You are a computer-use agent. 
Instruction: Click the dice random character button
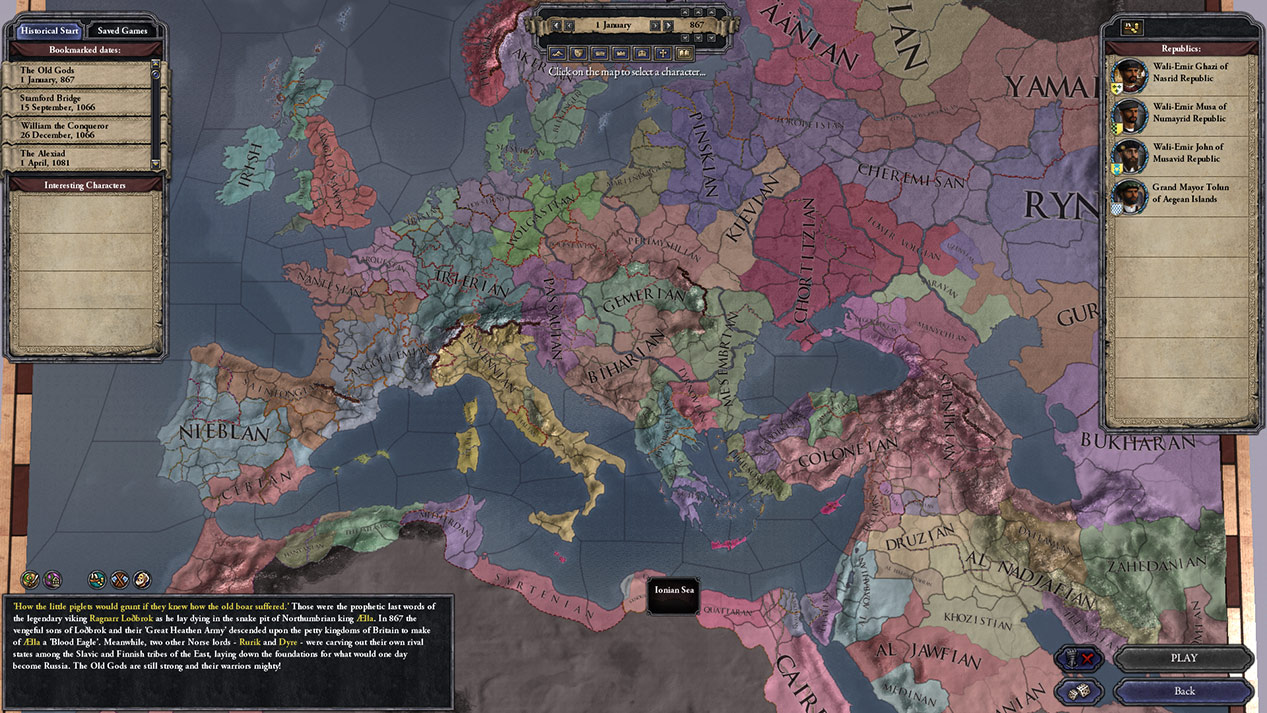(x=1078, y=691)
